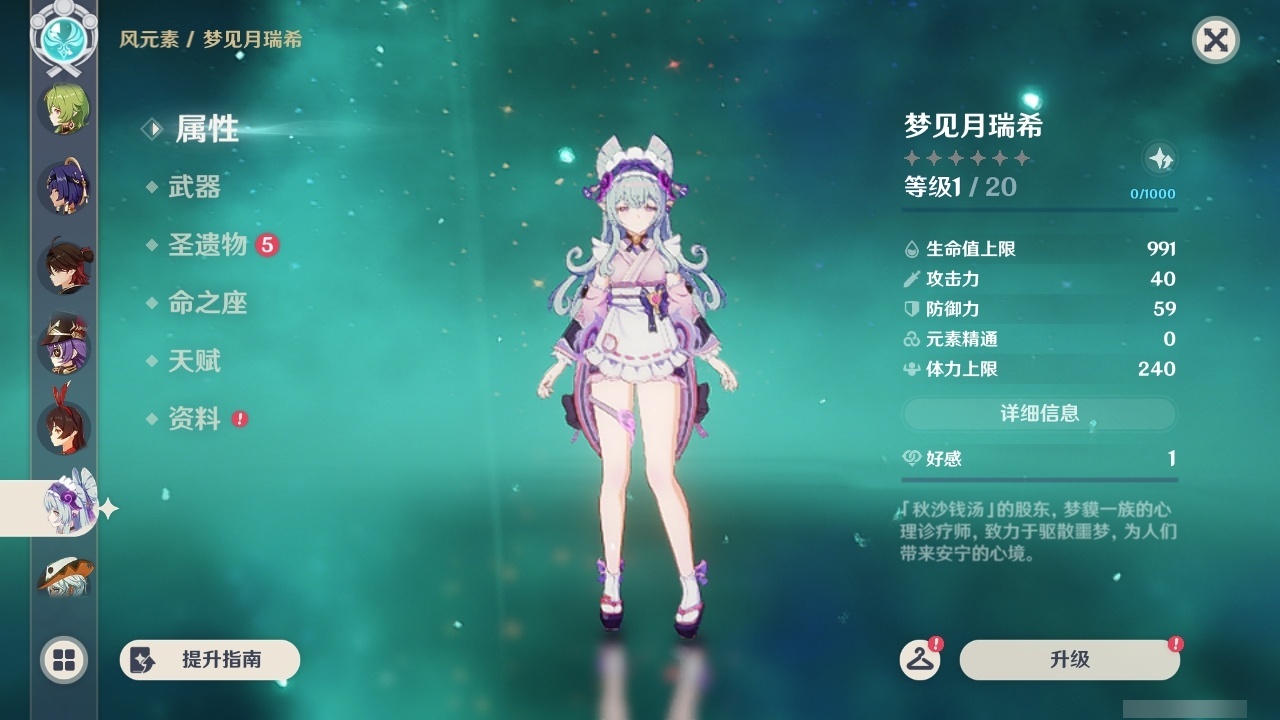
Task: Click the 详细信息 button
Action: coord(1040,414)
